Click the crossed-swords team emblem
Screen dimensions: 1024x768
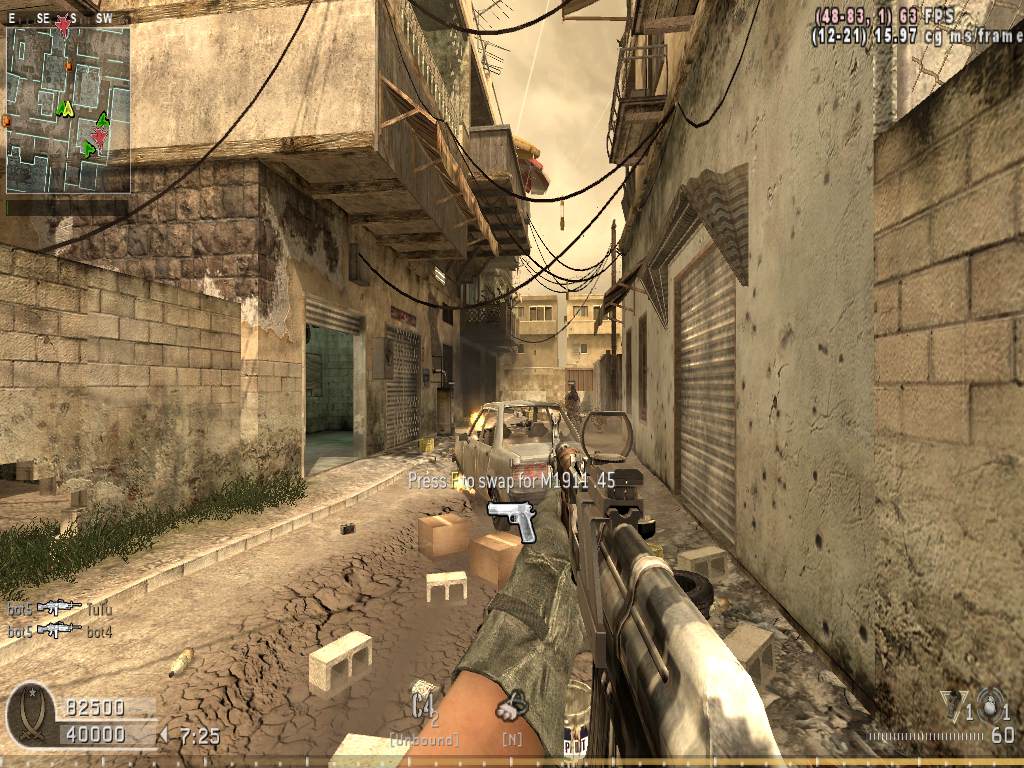click(x=30, y=716)
